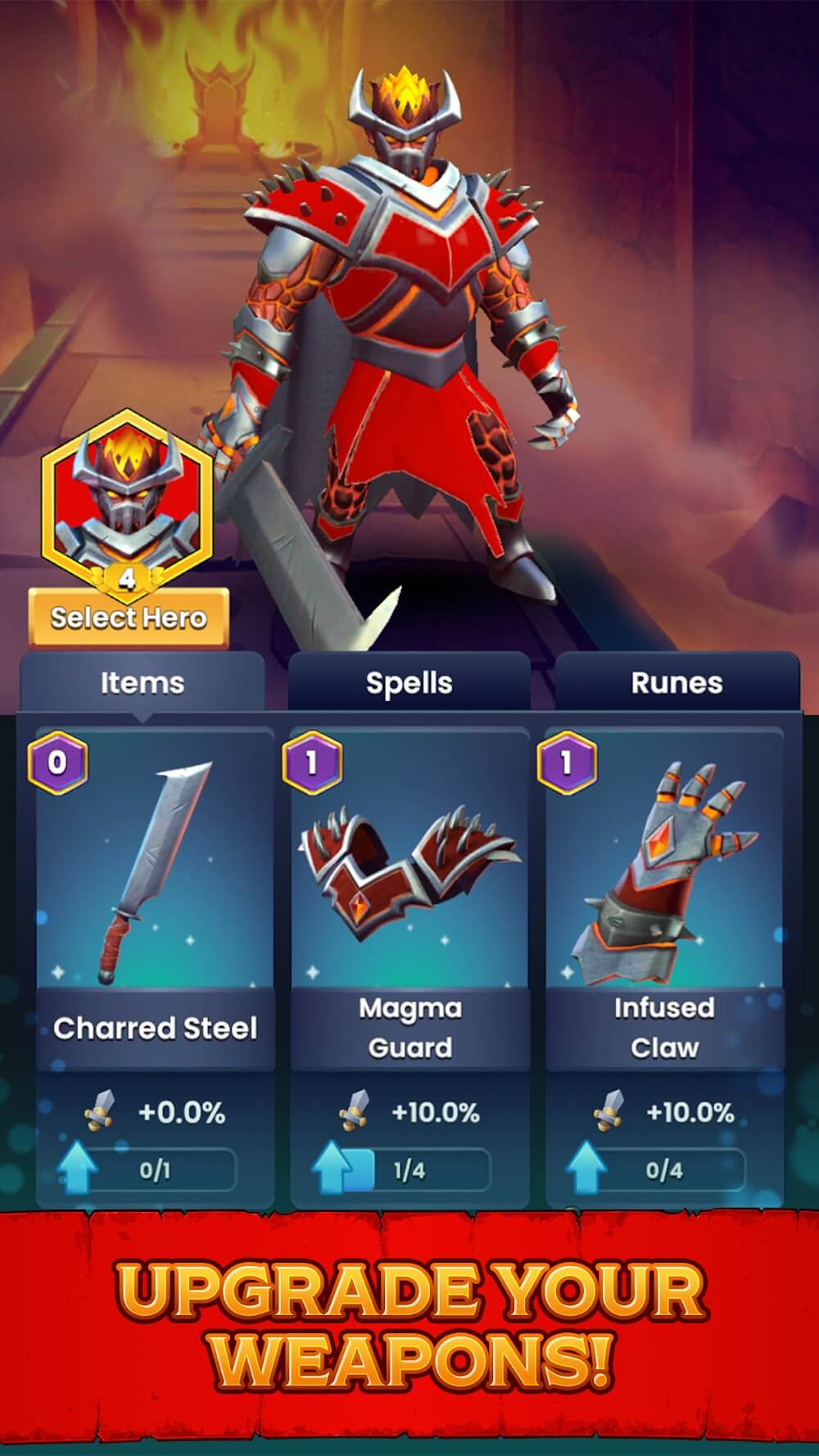Upgrade Charred Steel with its blue arrow
Image resolution: width=819 pixels, height=1456 pixels.
pyautogui.click(x=77, y=1167)
